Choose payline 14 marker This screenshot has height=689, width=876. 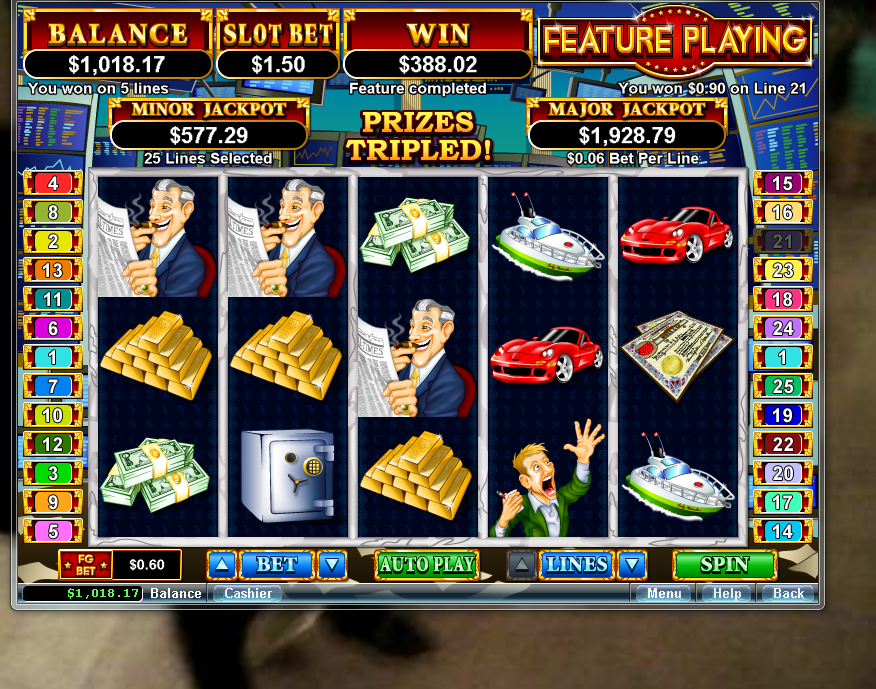coord(782,531)
